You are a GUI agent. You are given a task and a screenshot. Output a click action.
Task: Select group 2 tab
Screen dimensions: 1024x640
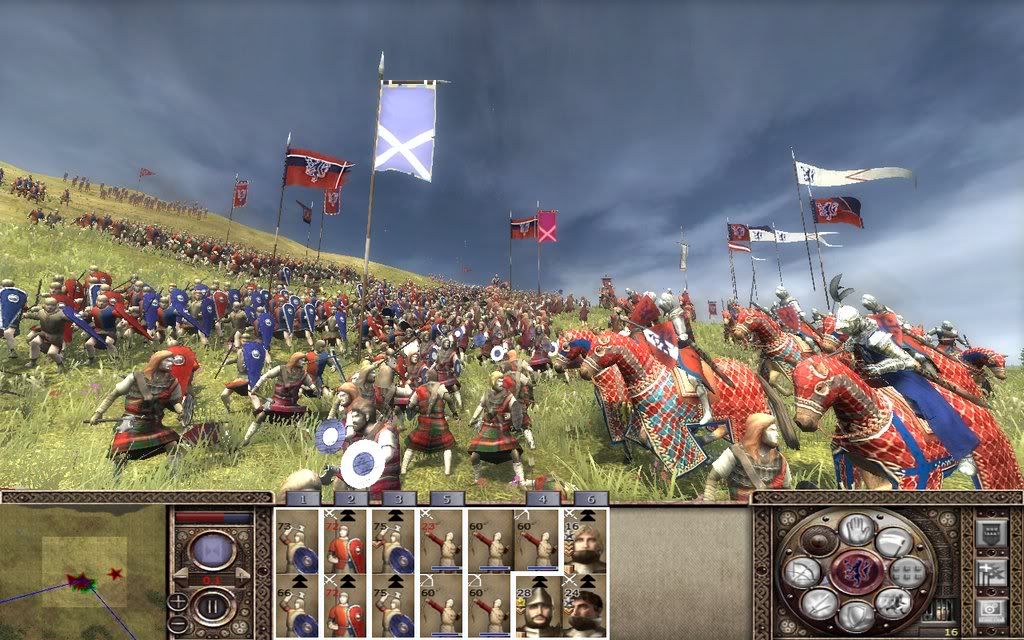coord(351,498)
